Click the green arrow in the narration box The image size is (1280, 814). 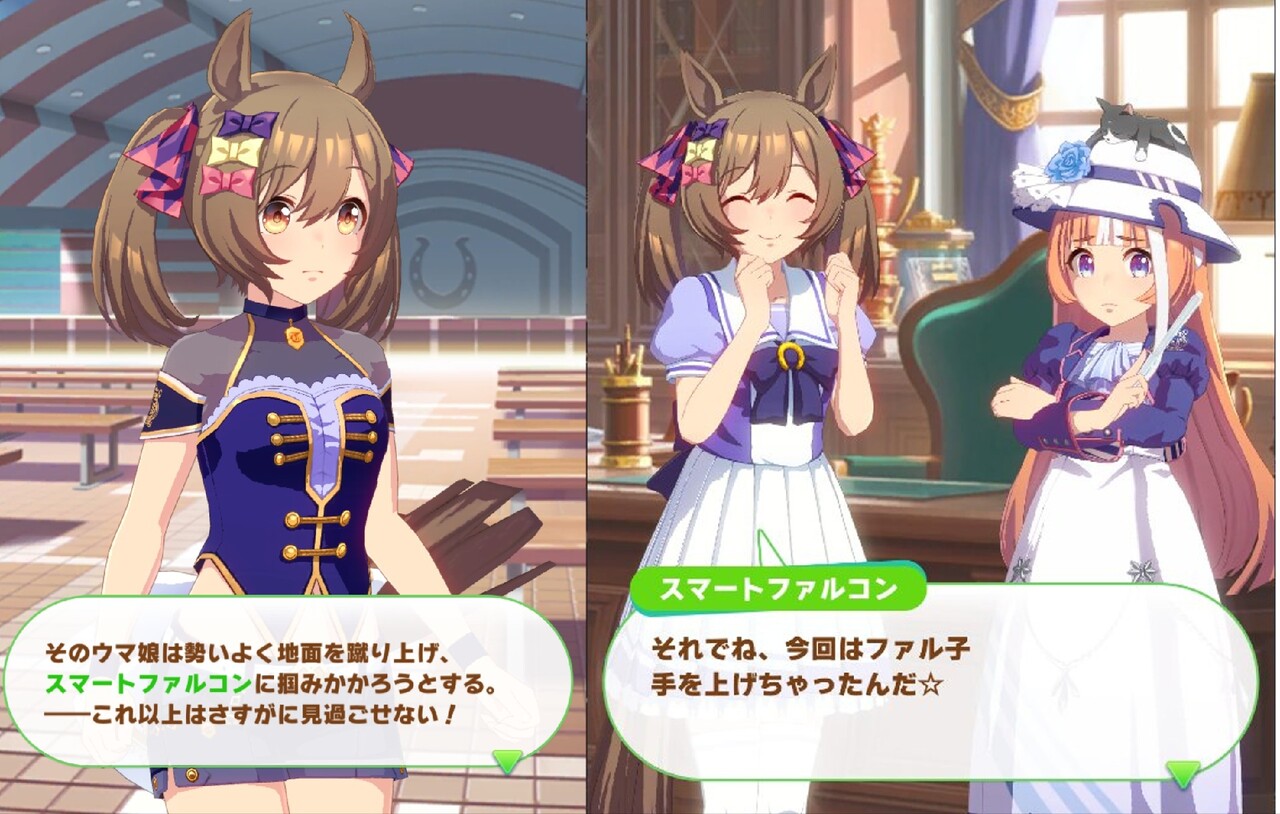point(508,761)
